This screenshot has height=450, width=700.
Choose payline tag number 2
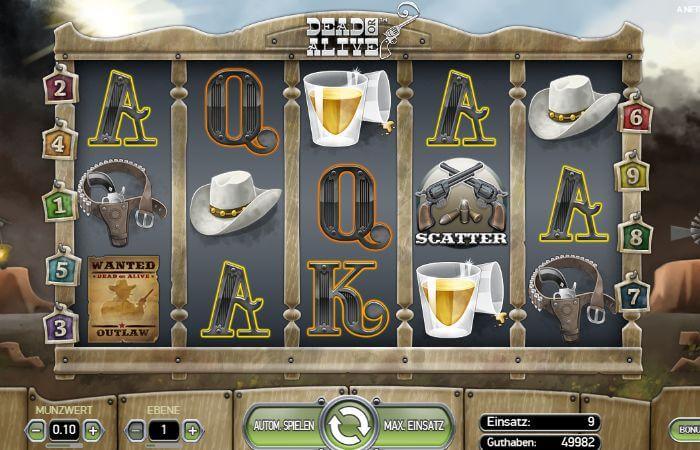coord(60,88)
